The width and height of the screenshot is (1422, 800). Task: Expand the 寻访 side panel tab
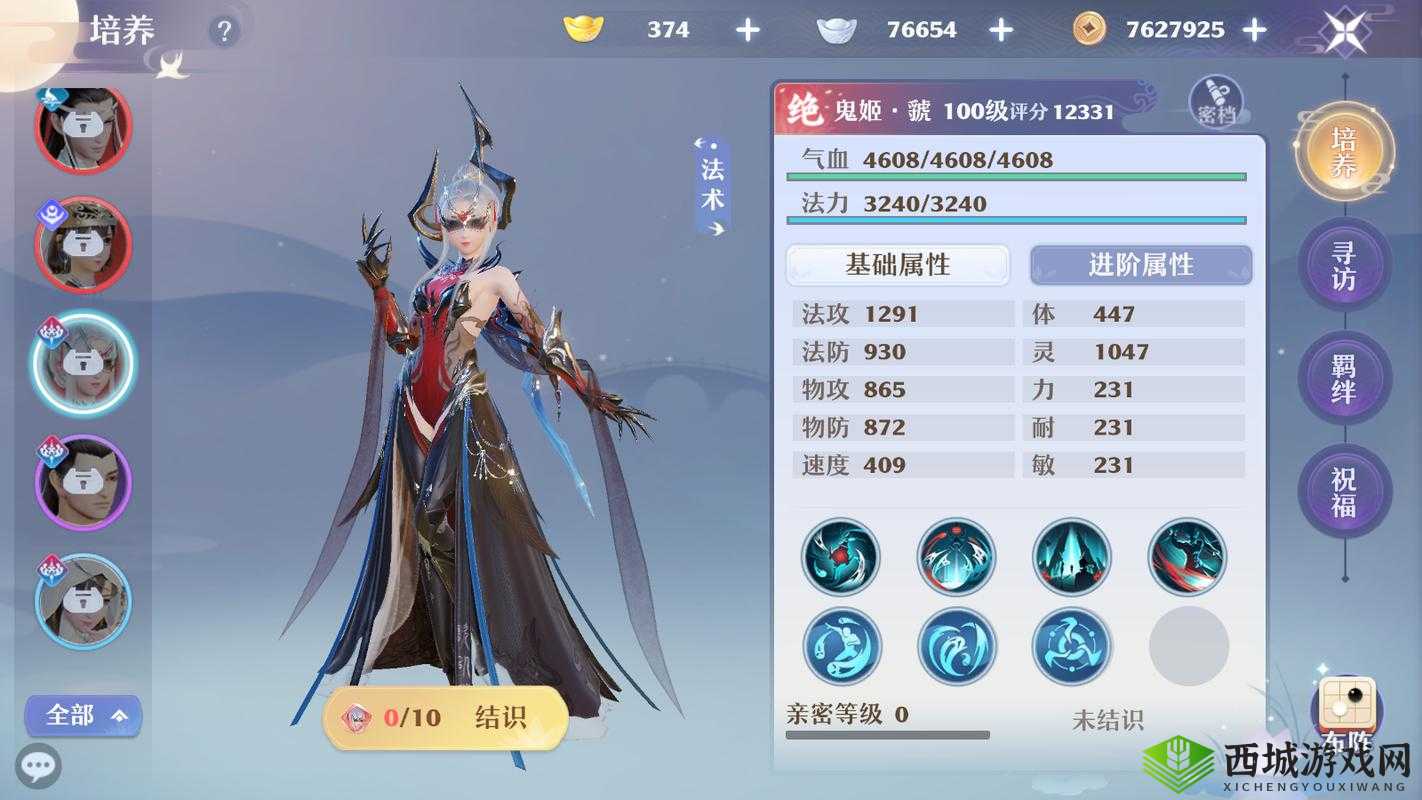[1345, 263]
